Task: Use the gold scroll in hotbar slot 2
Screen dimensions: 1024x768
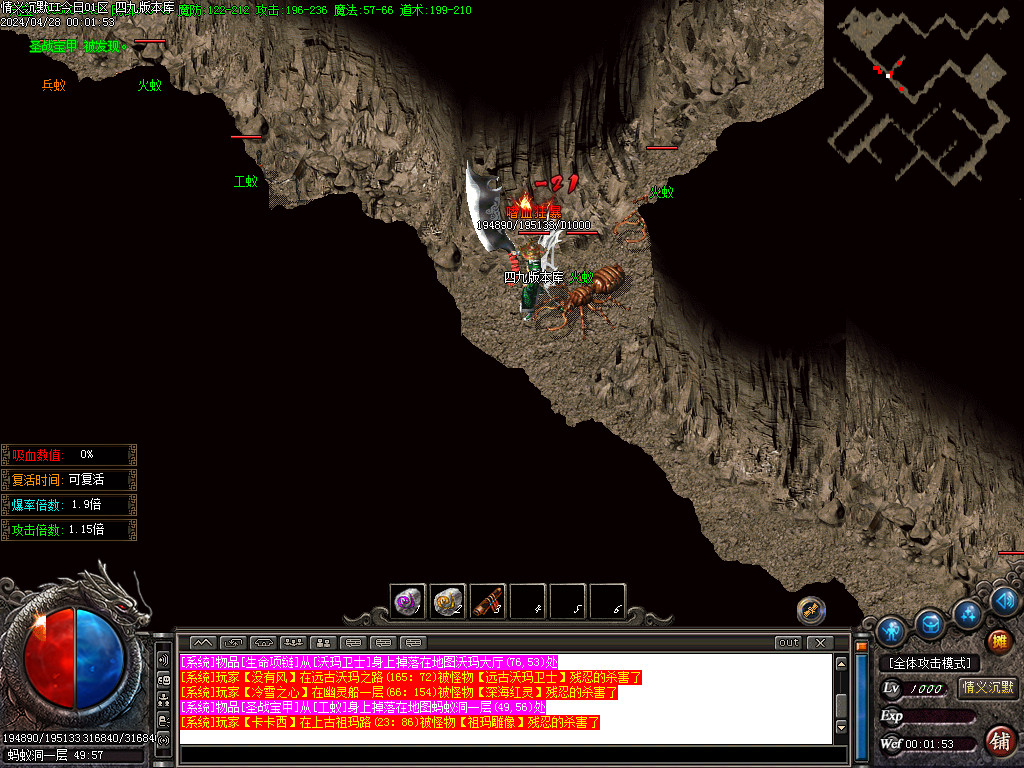Action: (448, 601)
